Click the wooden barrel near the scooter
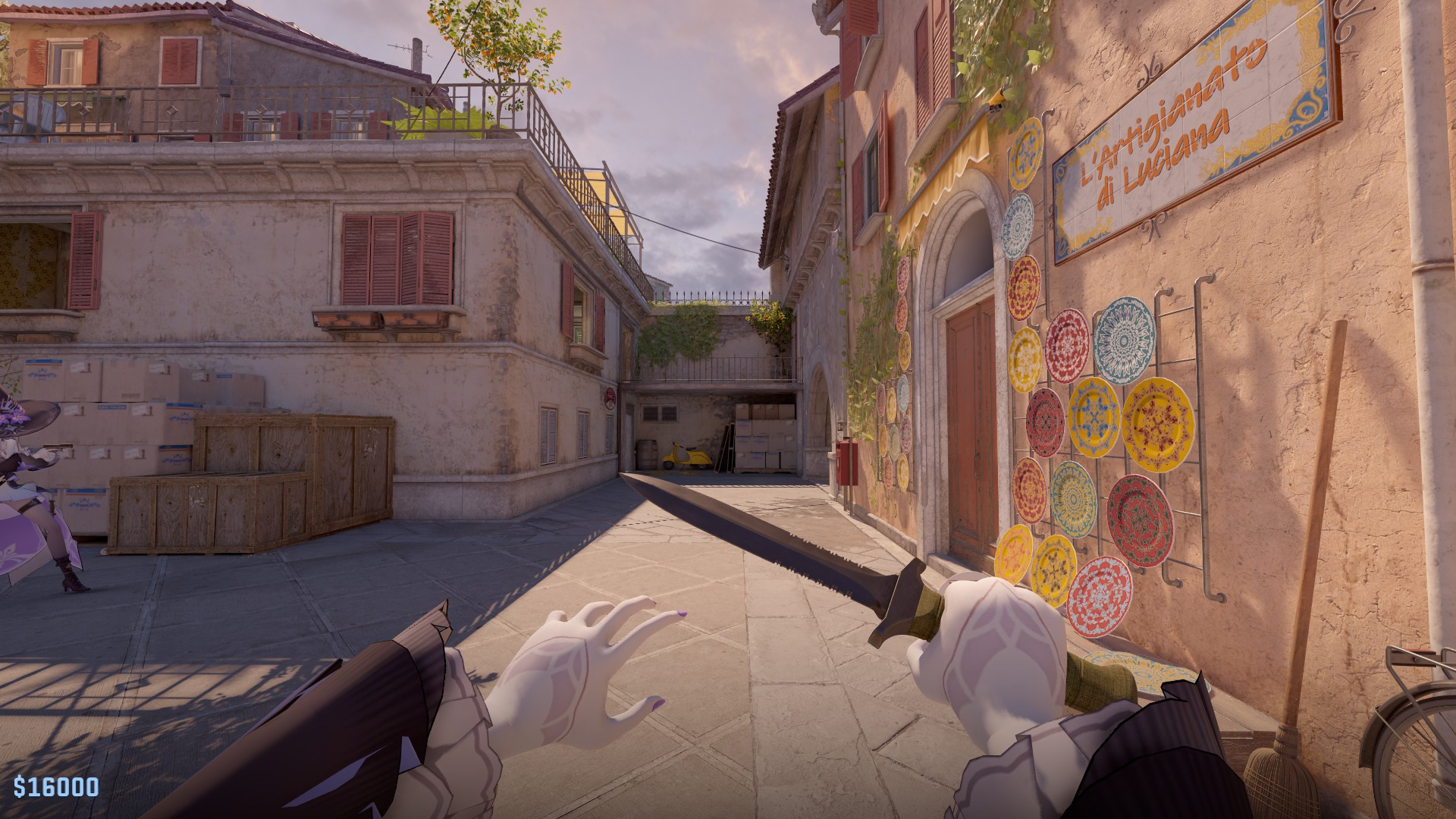Screen dimensions: 1456x819 click(x=647, y=455)
